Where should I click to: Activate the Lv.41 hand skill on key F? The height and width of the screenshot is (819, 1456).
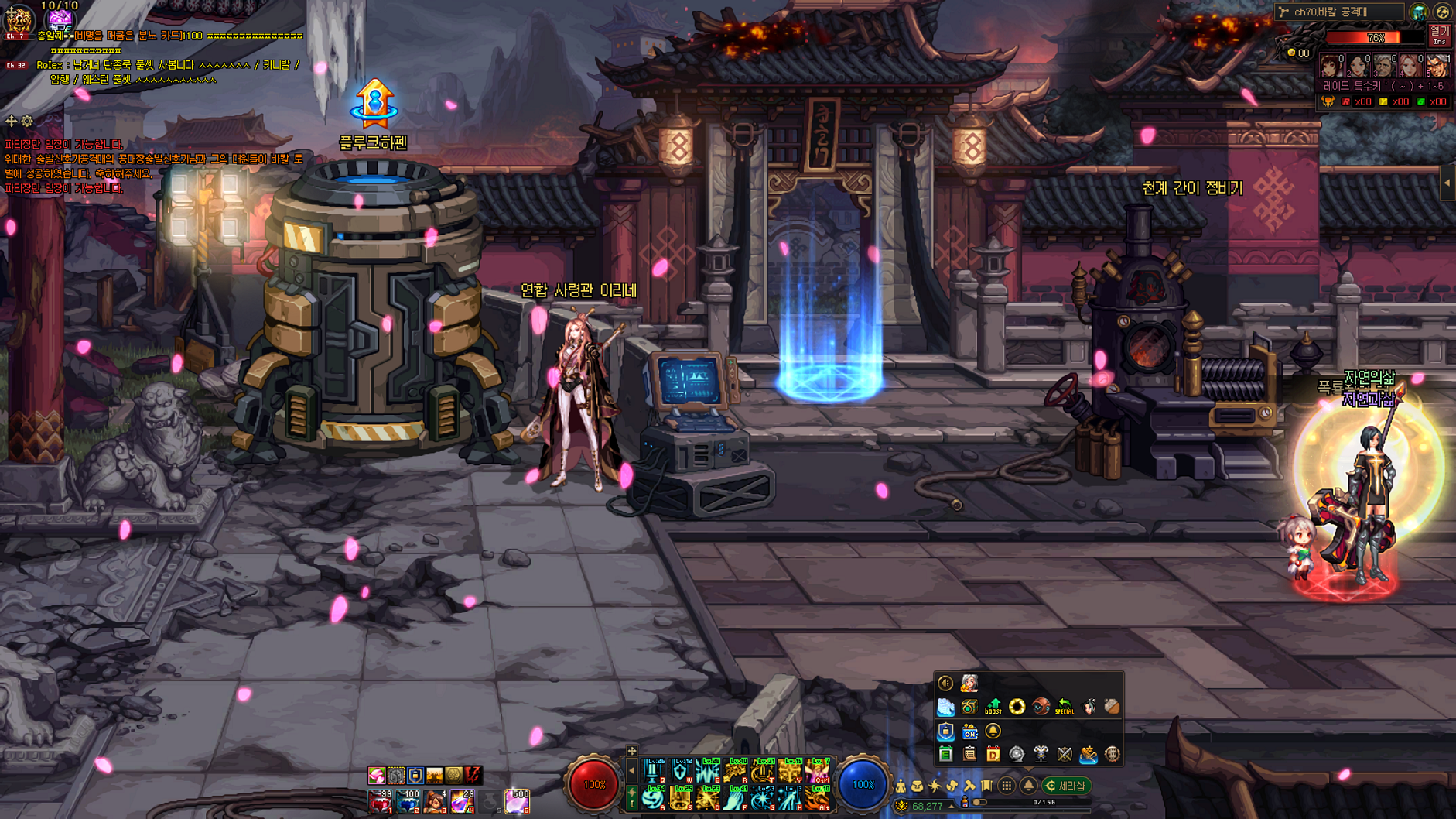[x=735, y=798]
